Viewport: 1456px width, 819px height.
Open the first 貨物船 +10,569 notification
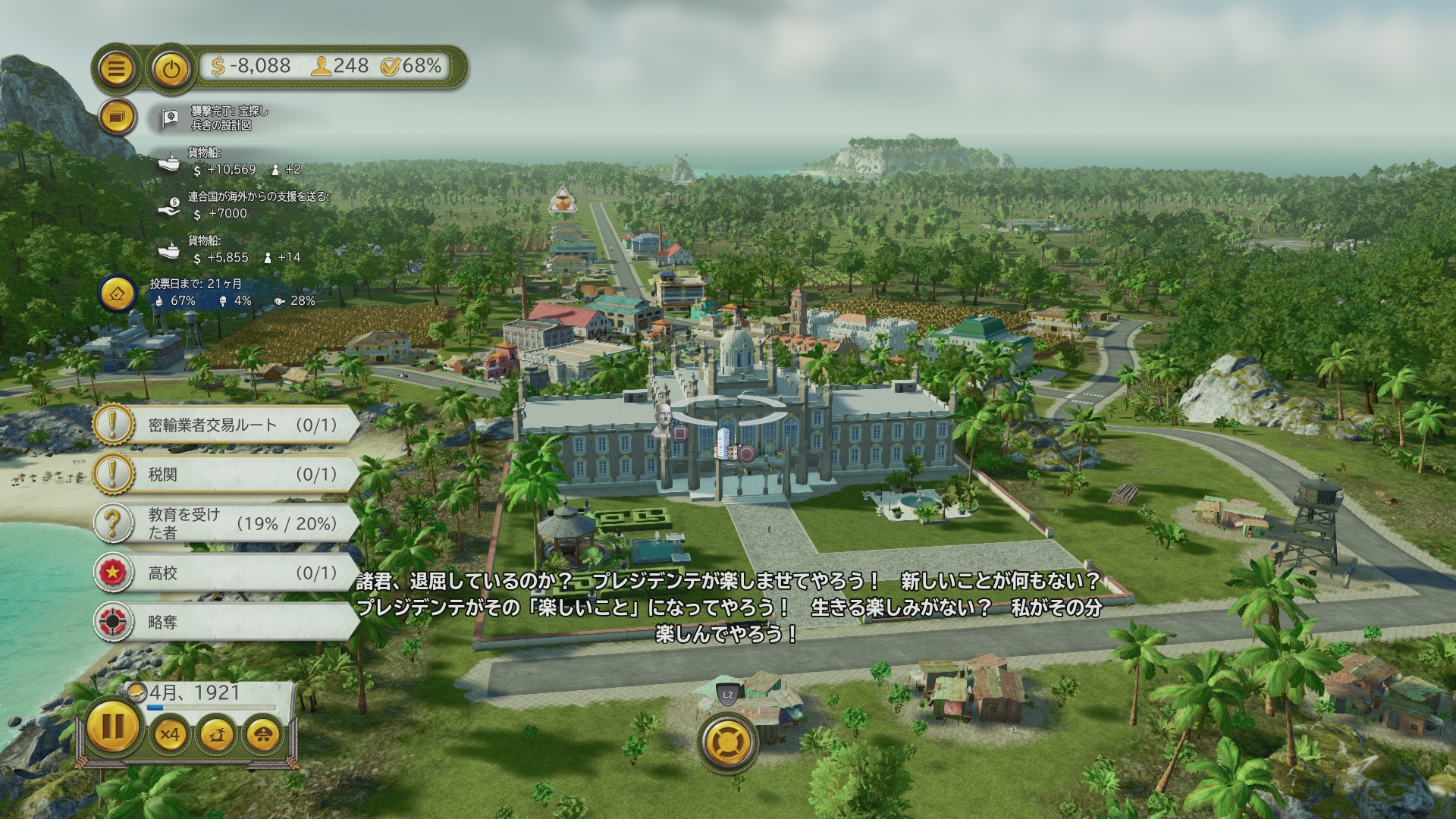(x=227, y=162)
